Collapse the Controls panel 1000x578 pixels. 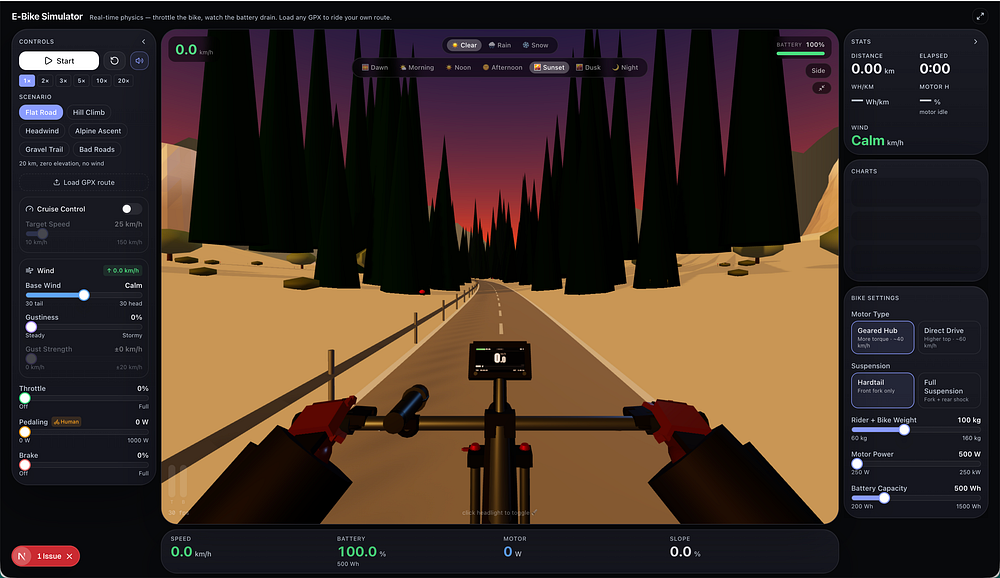click(144, 42)
